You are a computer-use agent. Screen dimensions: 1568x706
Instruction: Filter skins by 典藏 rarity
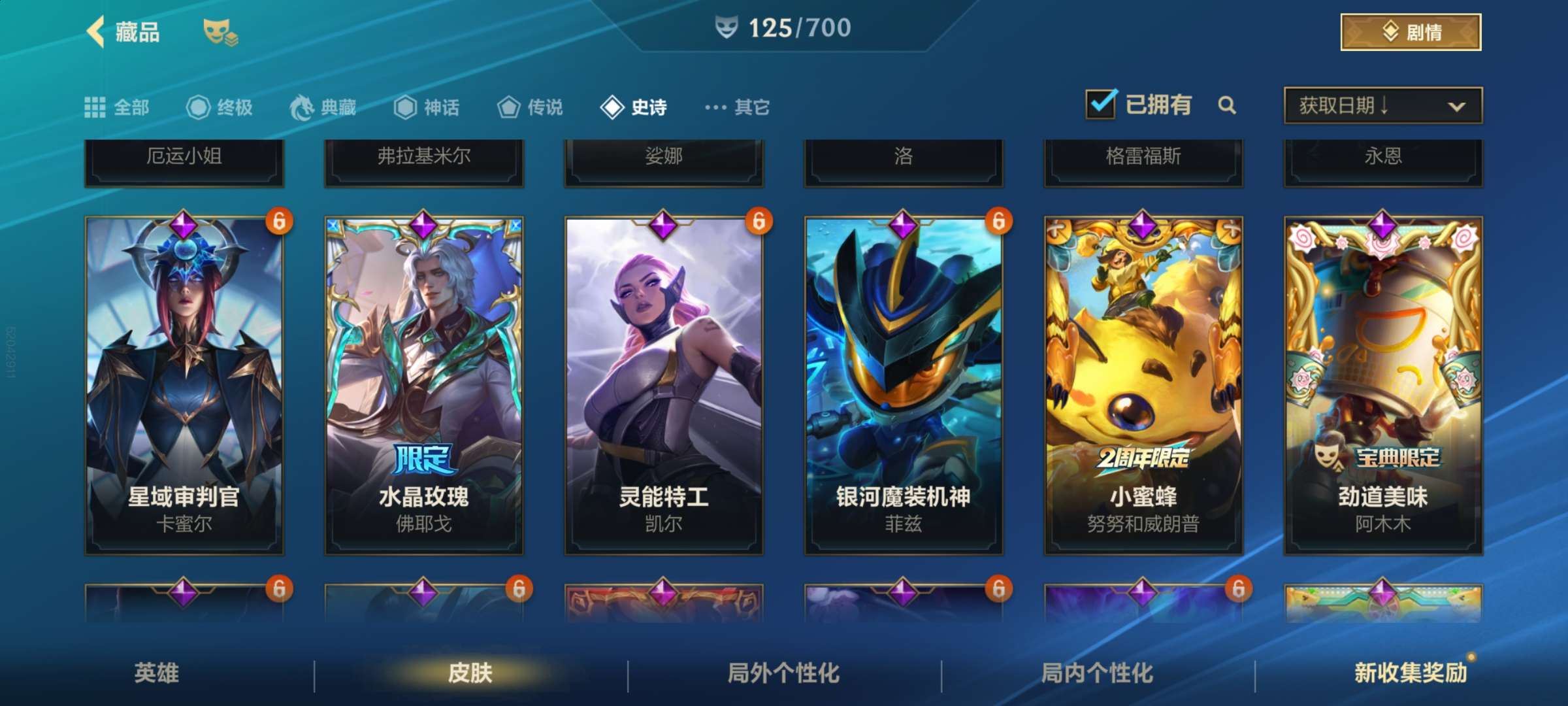(x=324, y=107)
